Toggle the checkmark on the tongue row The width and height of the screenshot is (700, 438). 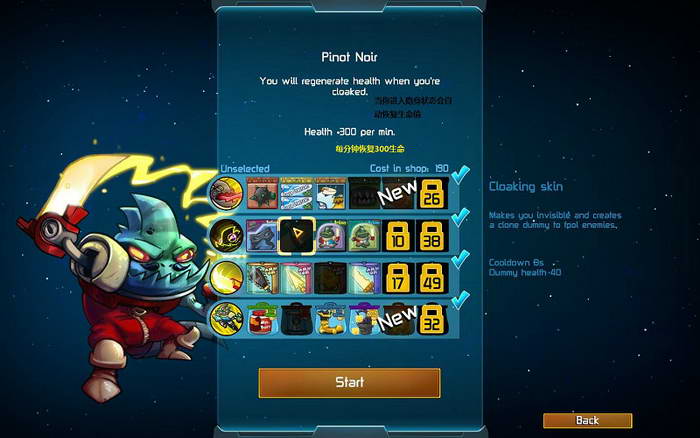[460, 177]
